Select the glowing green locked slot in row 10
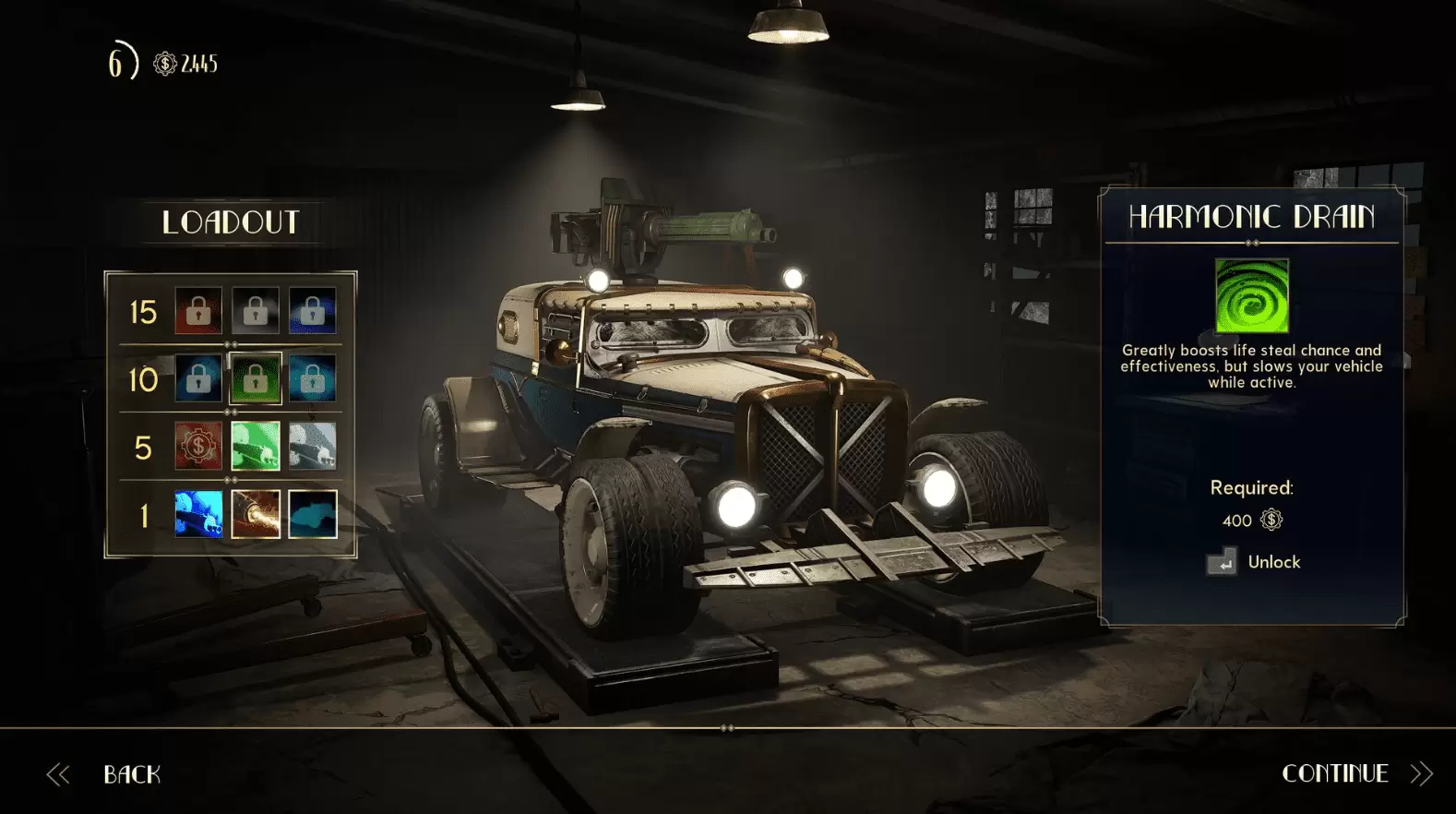1456x814 pixels. (x=257, y=378)
